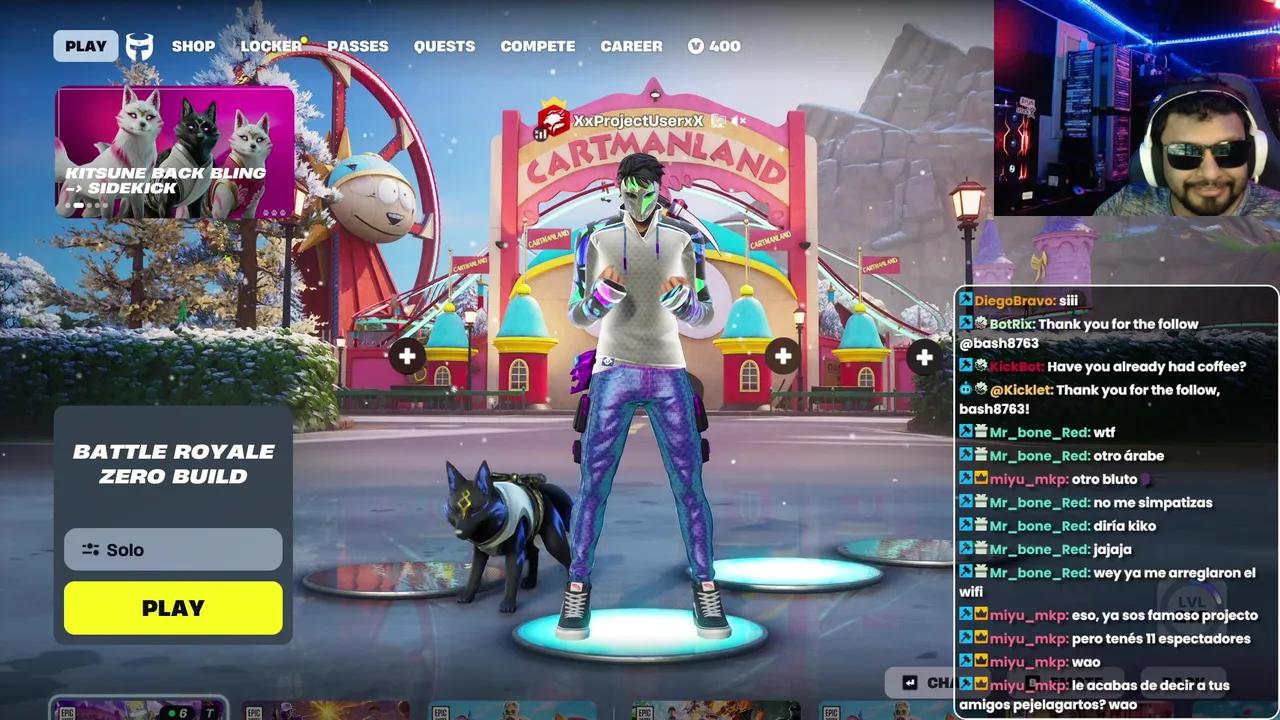This screenshot has width=1280, height=720.
Task: Click the plus icon right of the character
Action: pos(783,356)
